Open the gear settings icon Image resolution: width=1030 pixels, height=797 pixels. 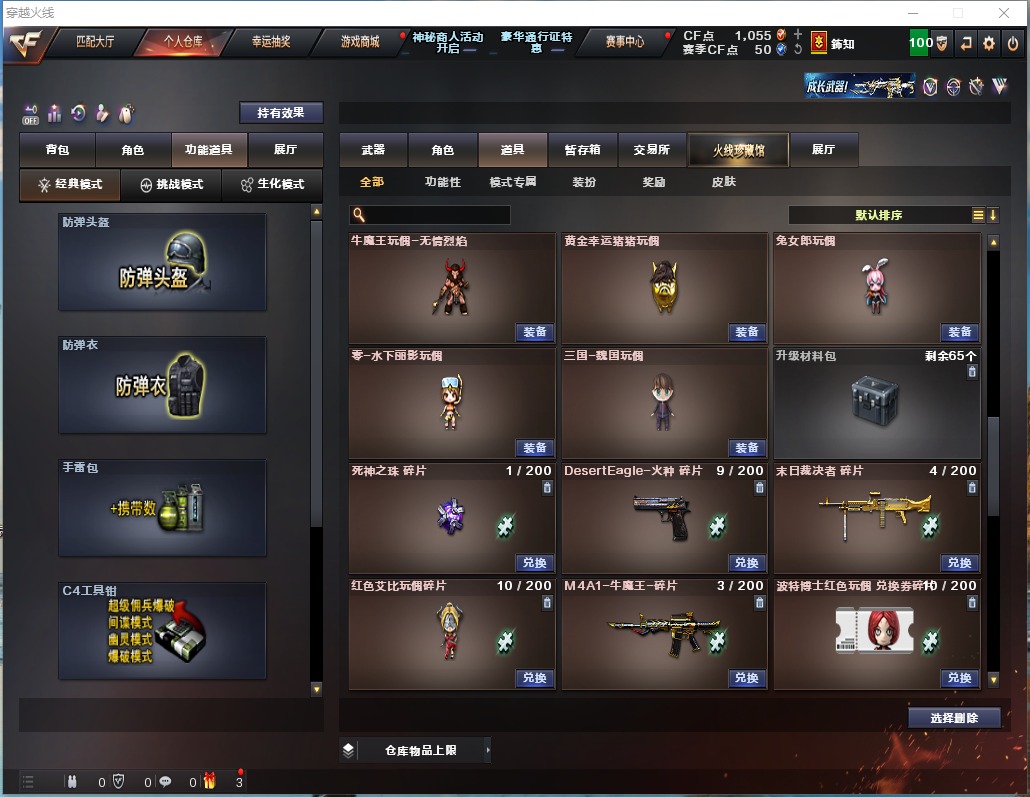(989, 43)
